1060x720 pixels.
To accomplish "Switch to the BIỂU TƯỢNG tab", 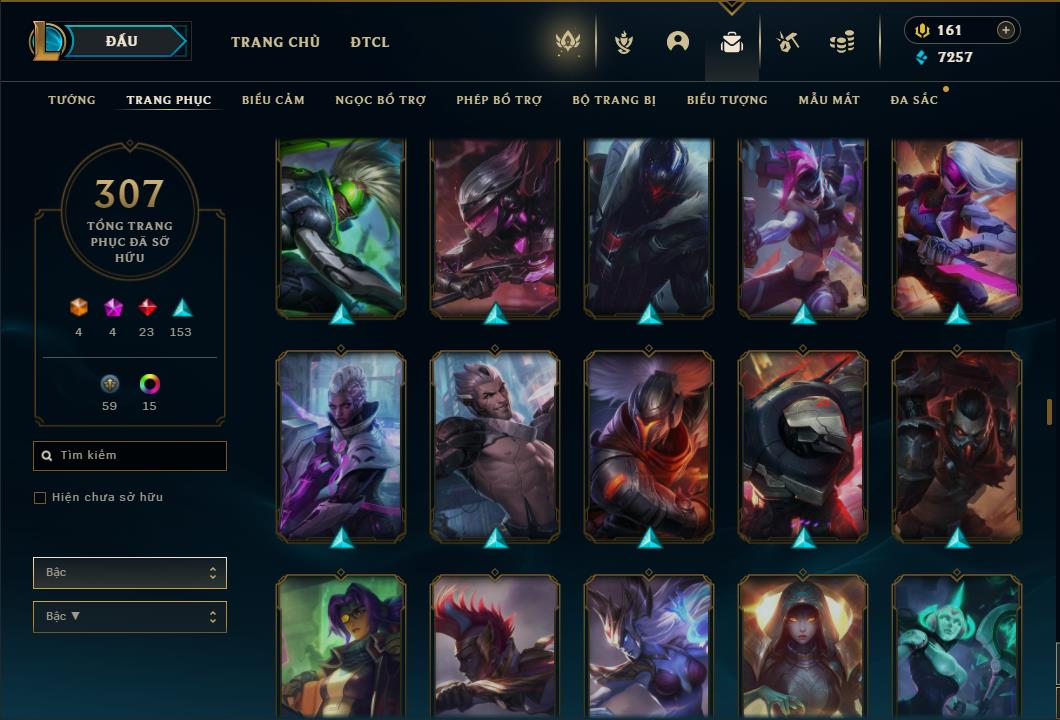I will (727, 100).
